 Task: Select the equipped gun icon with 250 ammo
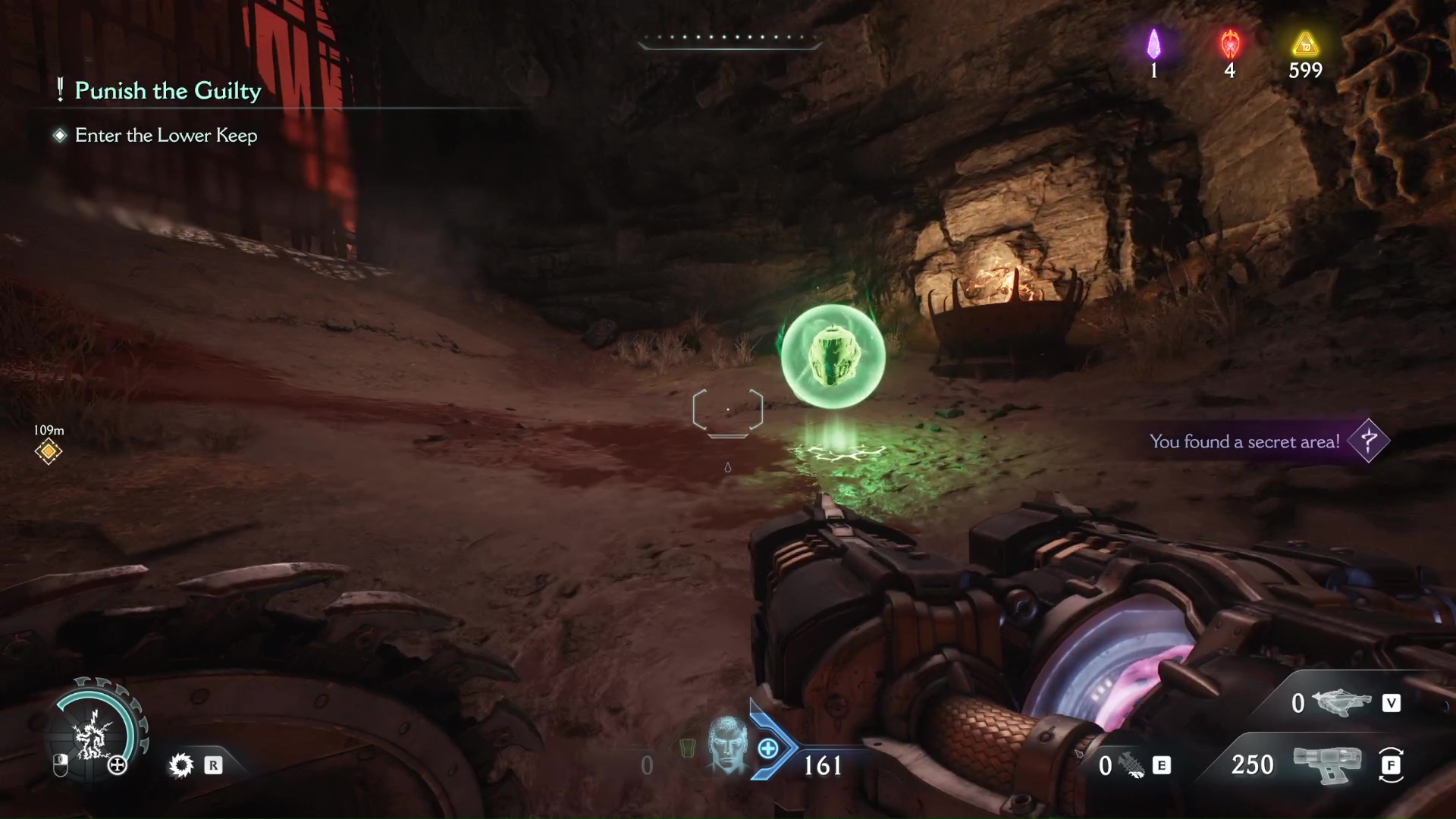coord(1326,764)
